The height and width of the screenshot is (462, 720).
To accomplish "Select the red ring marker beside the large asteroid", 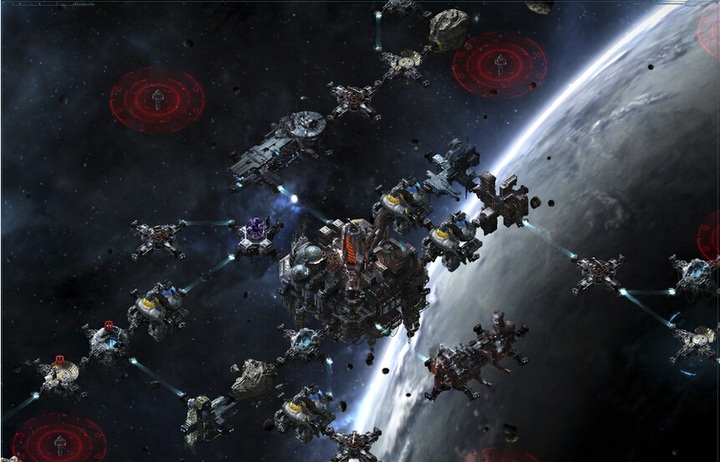I will (499, 65).
